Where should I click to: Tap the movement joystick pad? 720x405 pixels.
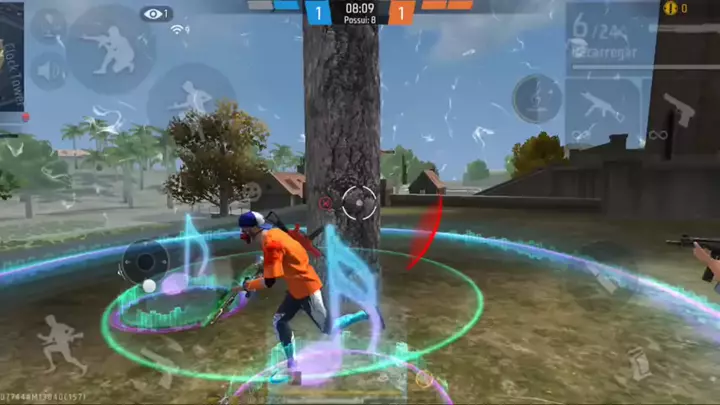[x=145, y=263]
